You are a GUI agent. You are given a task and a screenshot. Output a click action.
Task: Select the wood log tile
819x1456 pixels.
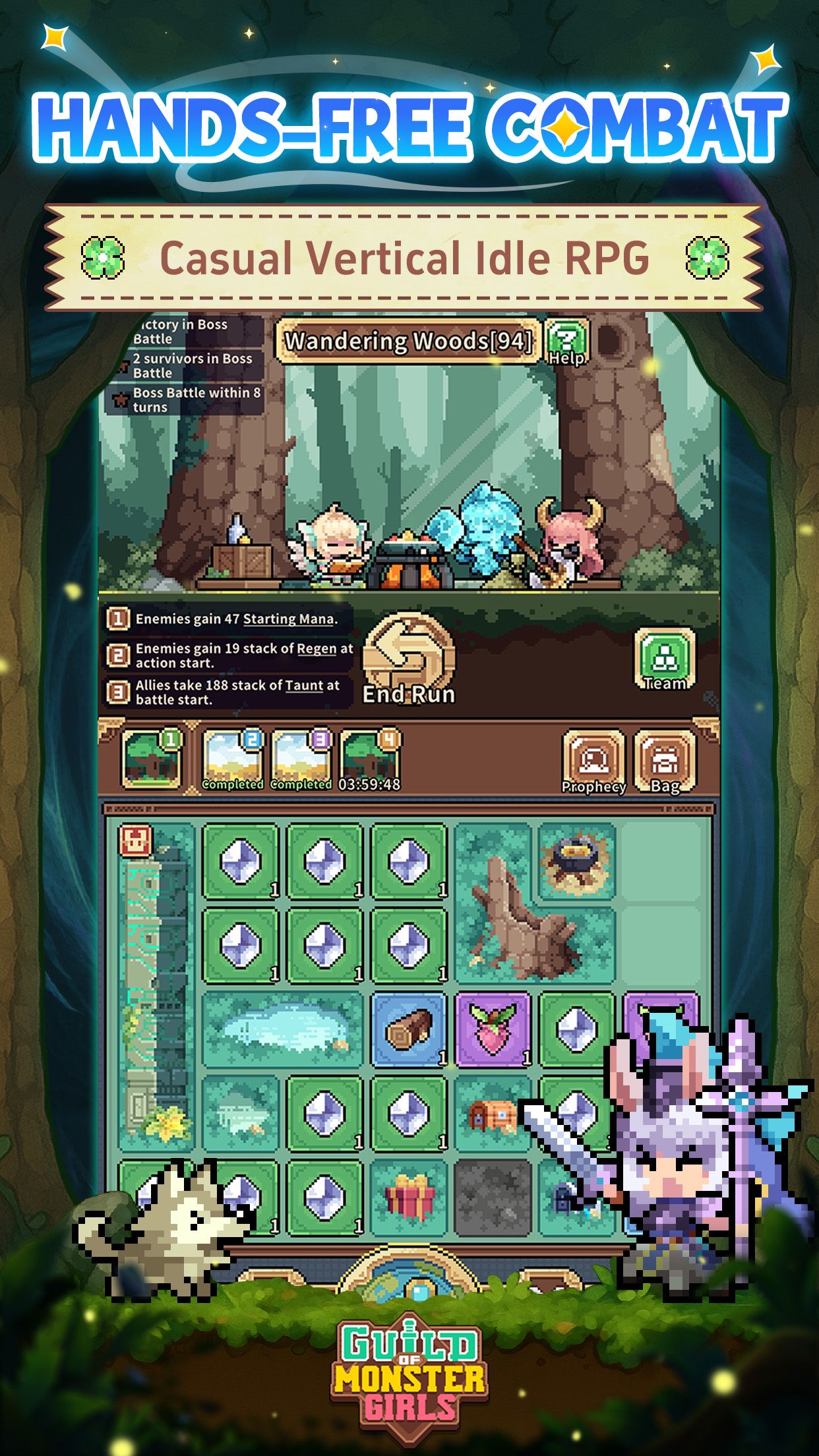(409, 1030)
